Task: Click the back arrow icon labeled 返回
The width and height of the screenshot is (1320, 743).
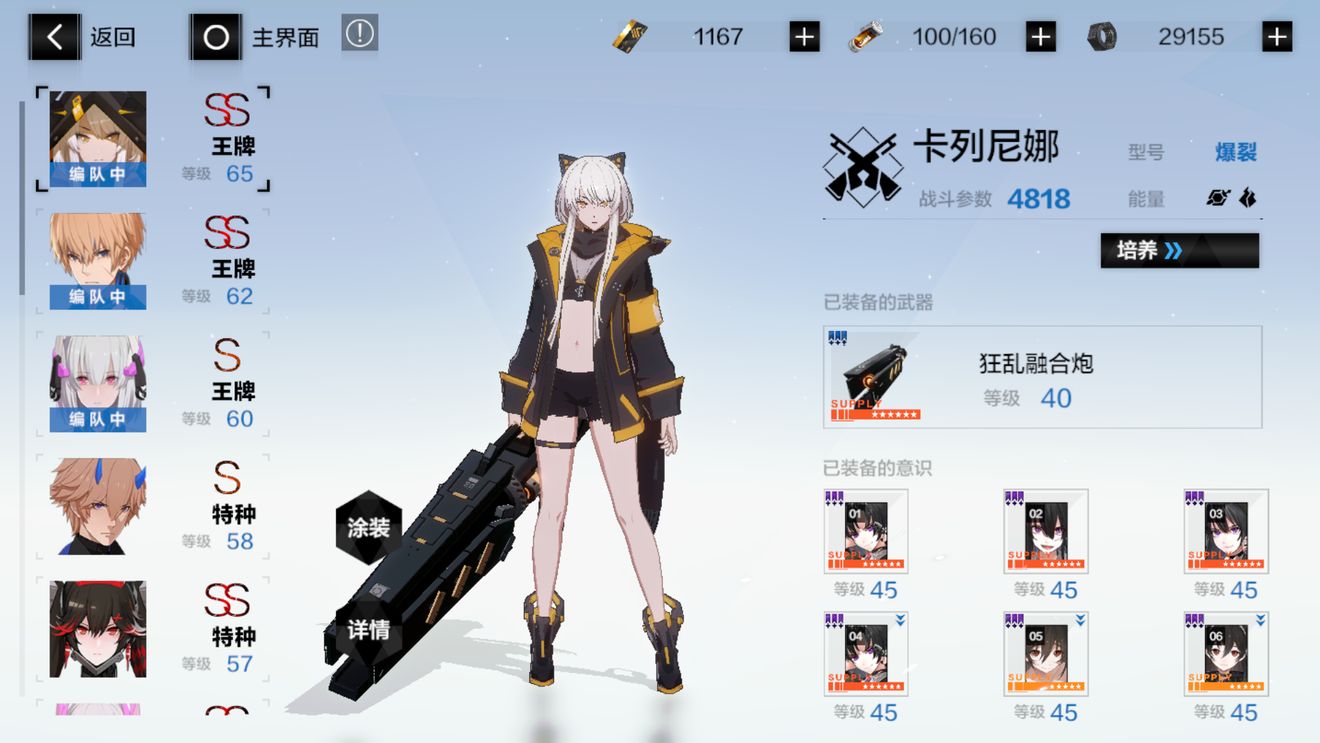Action: [x=55, y=35]
